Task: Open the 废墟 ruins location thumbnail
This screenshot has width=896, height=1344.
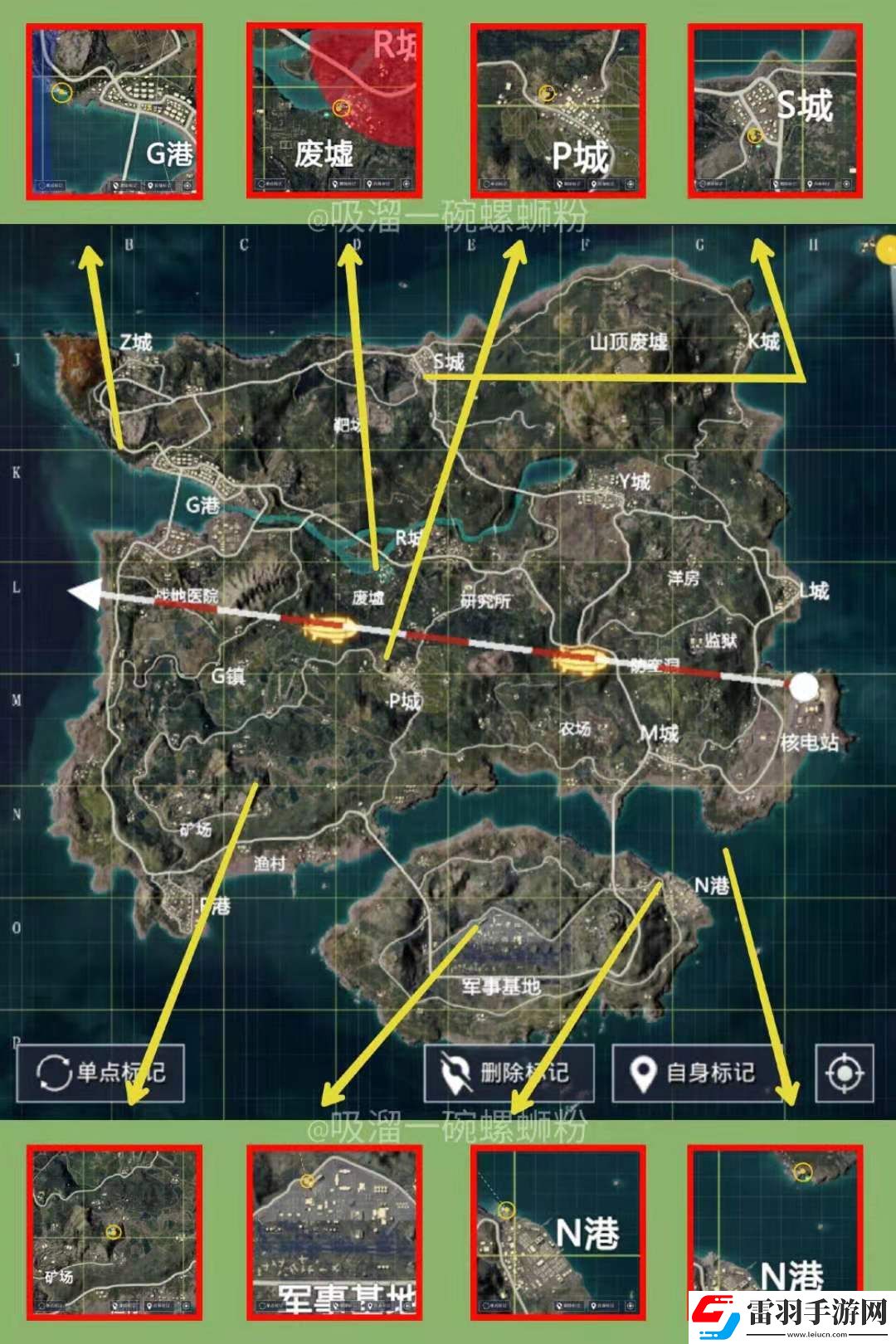Action: tap(334, 111)
